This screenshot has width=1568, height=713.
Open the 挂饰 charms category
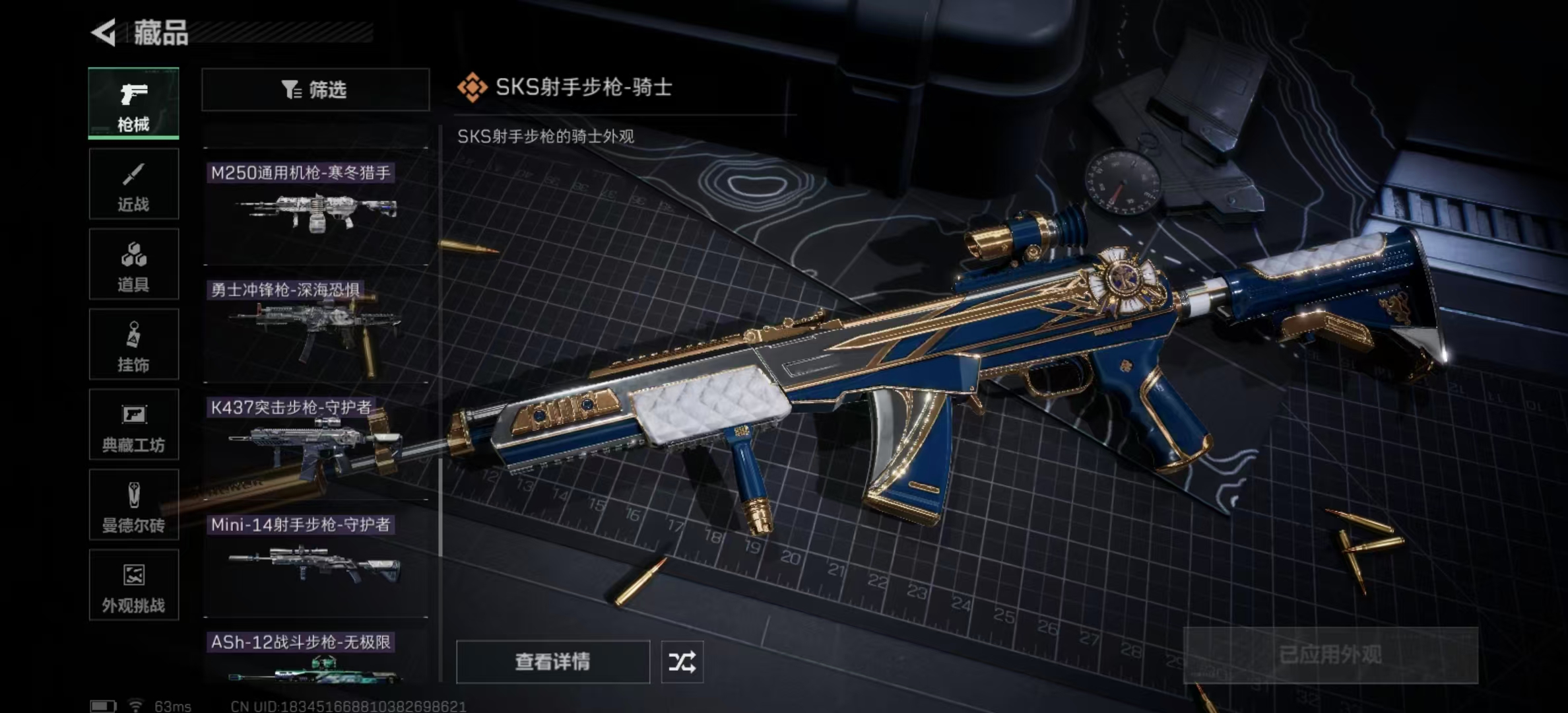pos(133,345)
